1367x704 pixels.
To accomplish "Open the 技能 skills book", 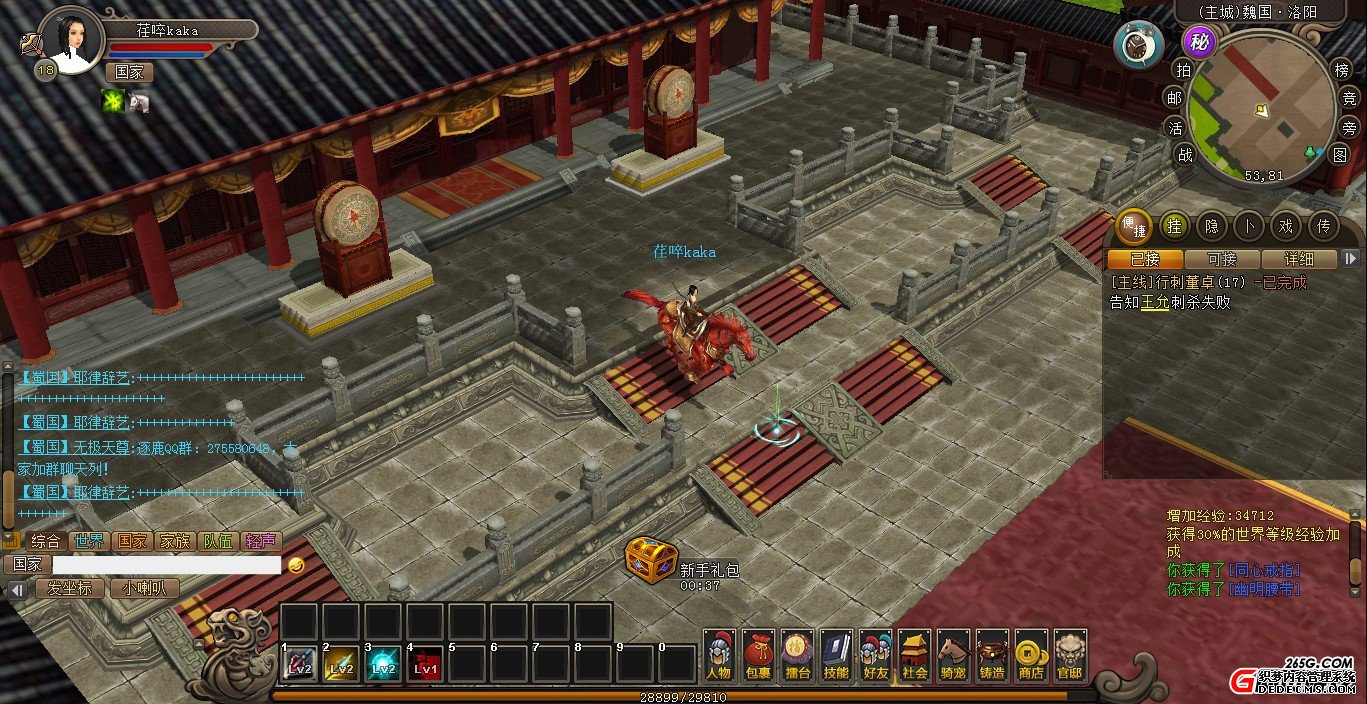I will coord(836,656).
